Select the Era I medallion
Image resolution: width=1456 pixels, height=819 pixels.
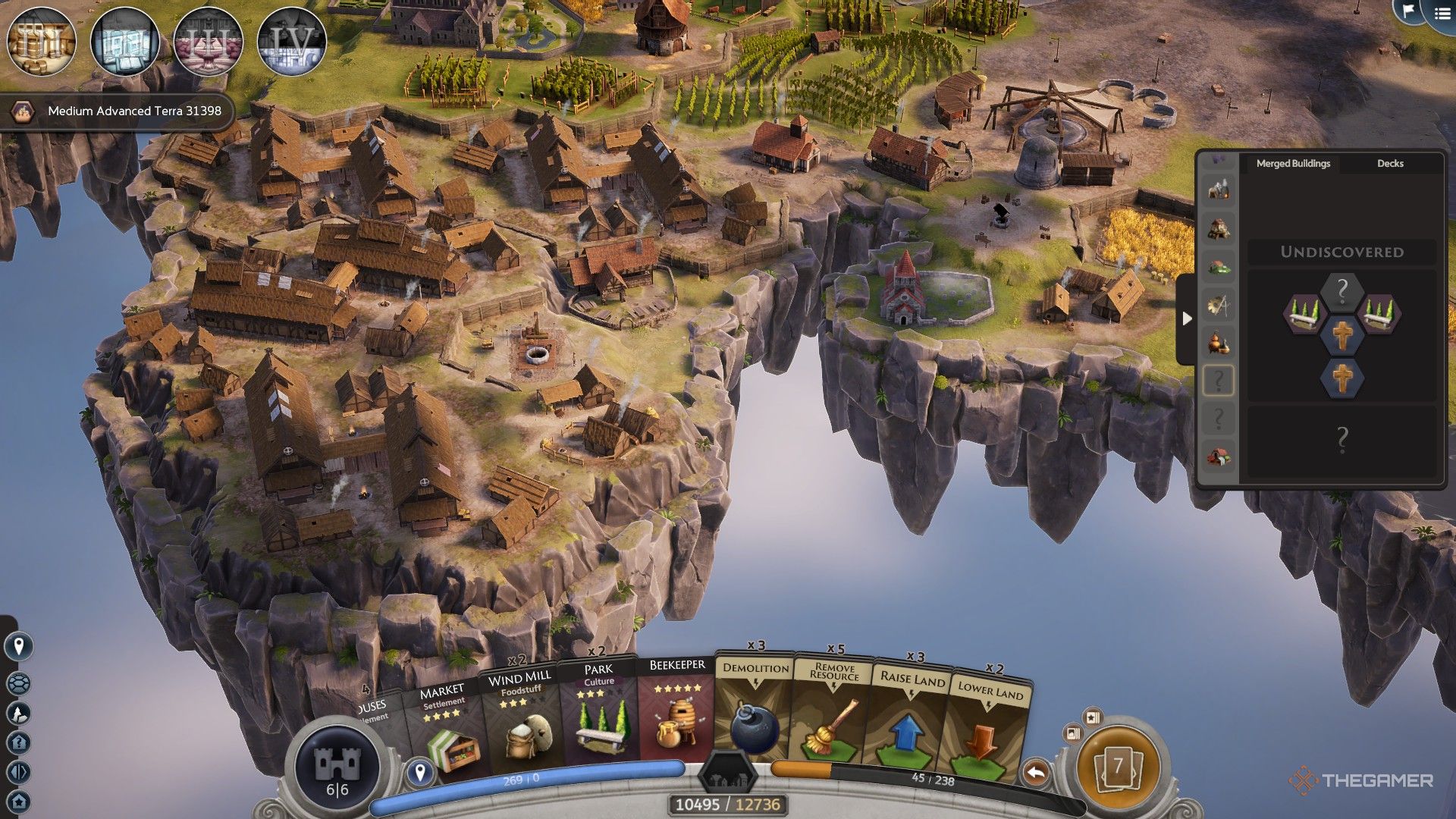42,42
